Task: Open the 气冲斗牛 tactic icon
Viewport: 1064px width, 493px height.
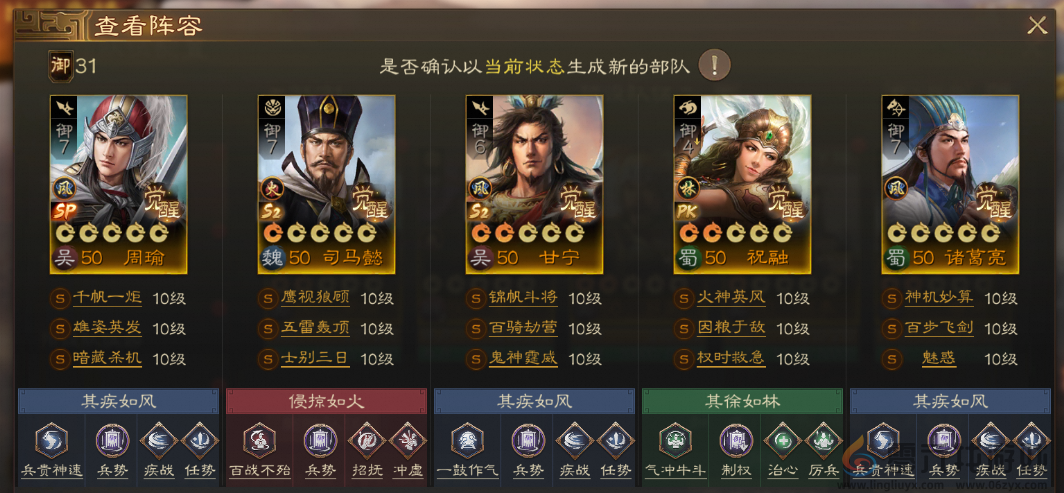Action: coord(675,440)
